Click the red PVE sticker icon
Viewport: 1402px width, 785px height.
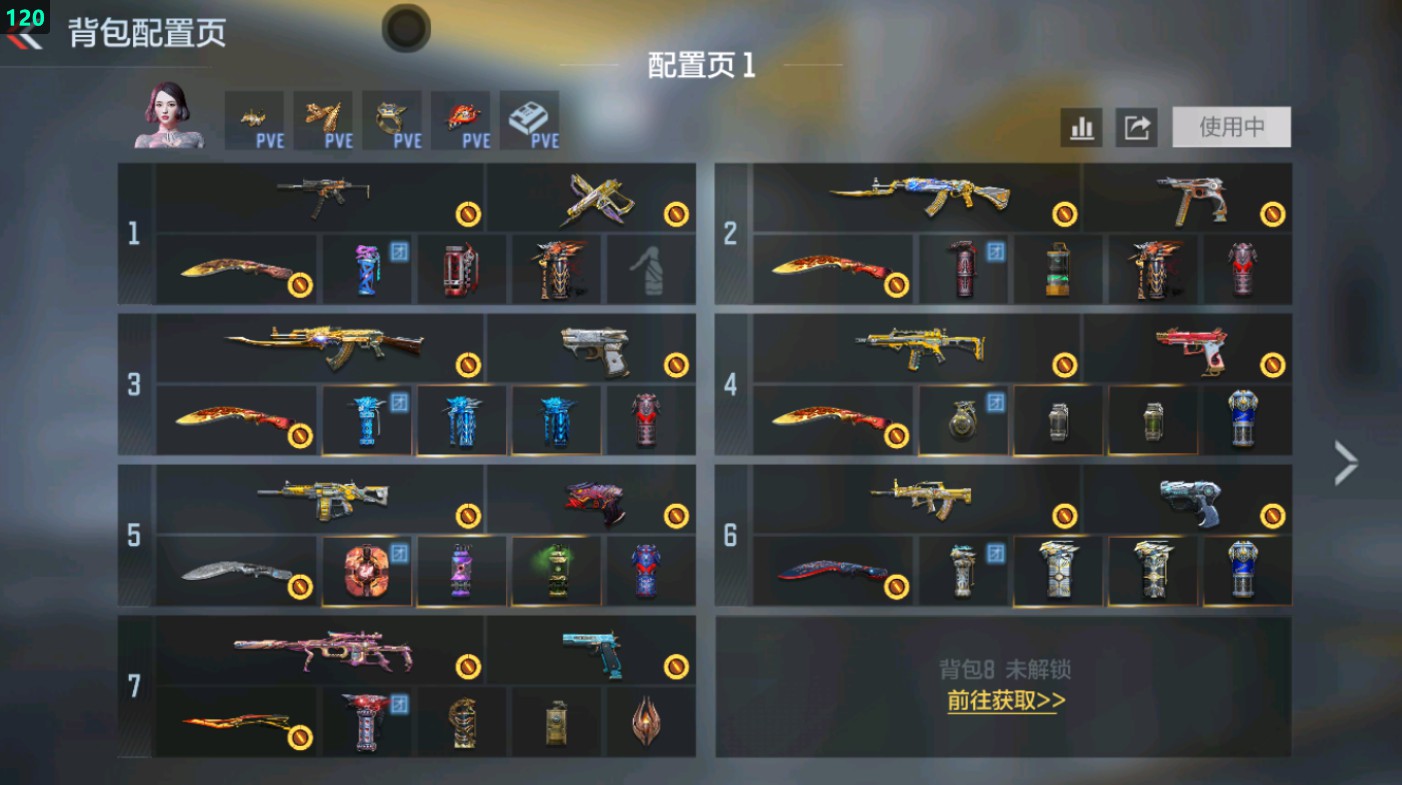click(x=462, y=117)
